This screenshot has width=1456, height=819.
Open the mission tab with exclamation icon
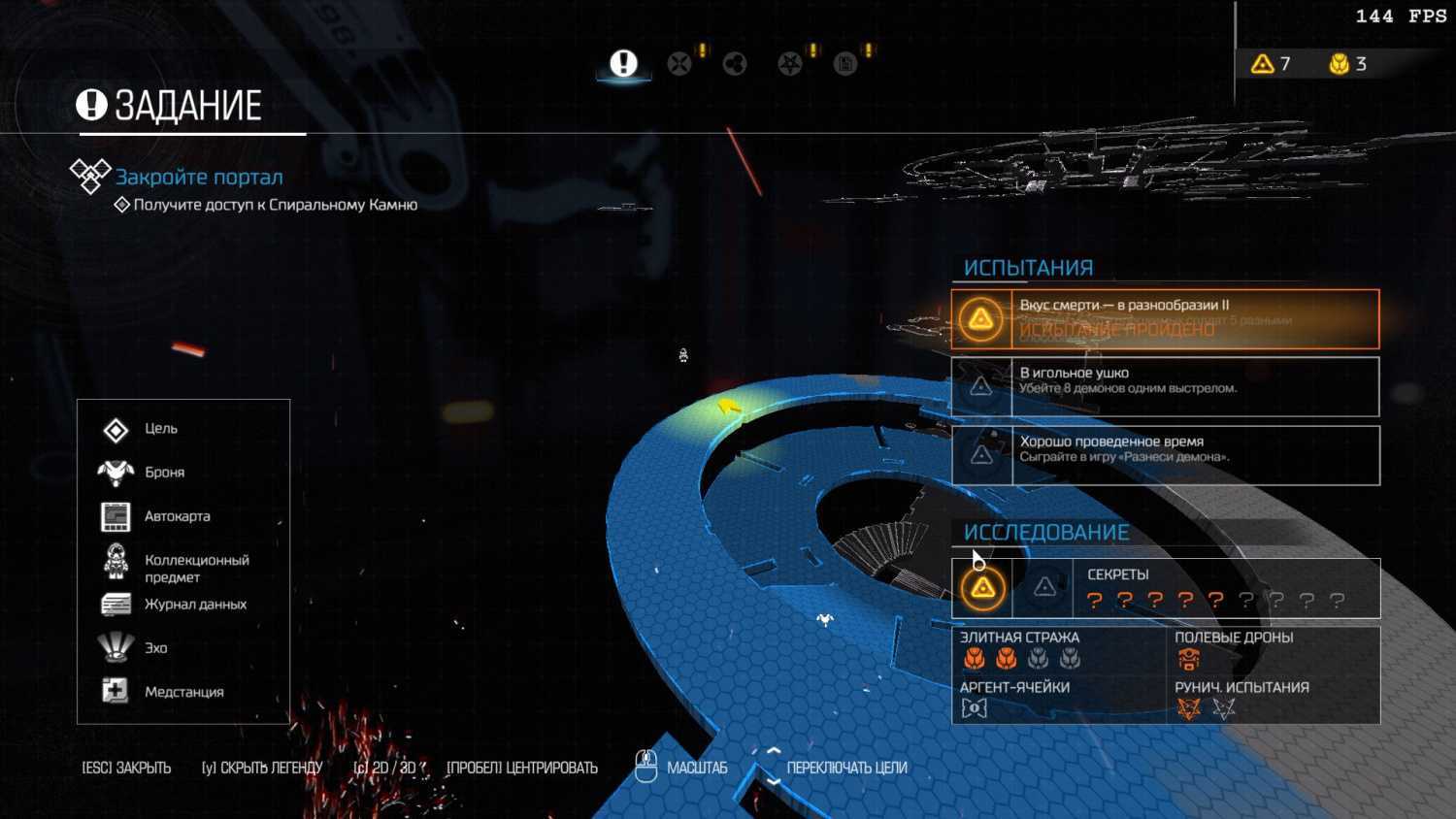click(623, 64)
